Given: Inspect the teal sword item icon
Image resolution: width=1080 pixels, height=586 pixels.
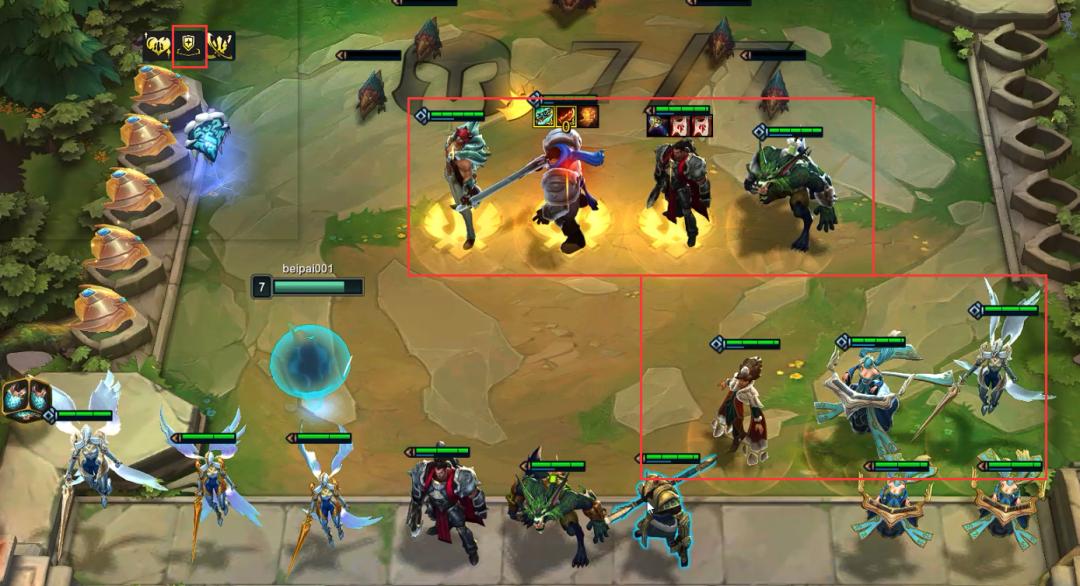Looking at the screenshot, I should tap(543, 117).
